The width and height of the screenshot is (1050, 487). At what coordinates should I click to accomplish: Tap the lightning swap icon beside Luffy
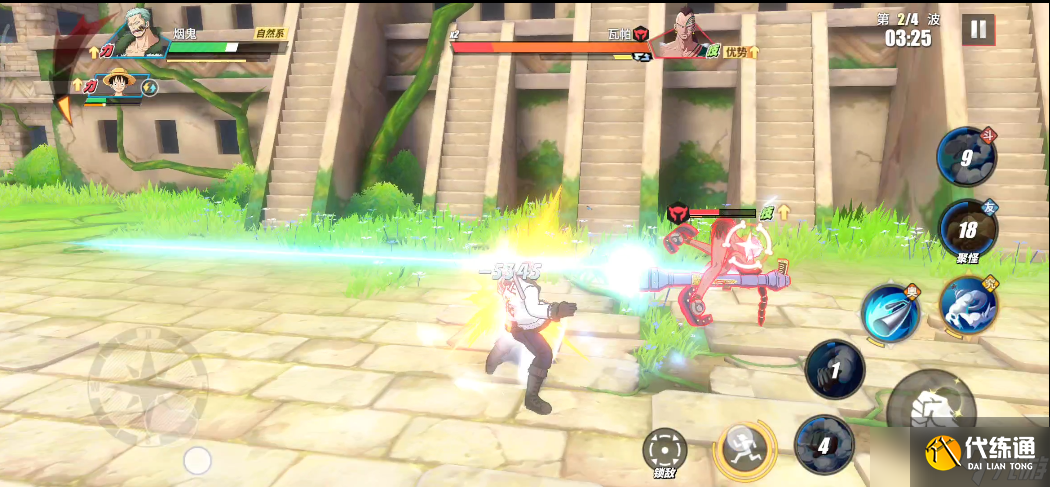(x=151, y=88)
